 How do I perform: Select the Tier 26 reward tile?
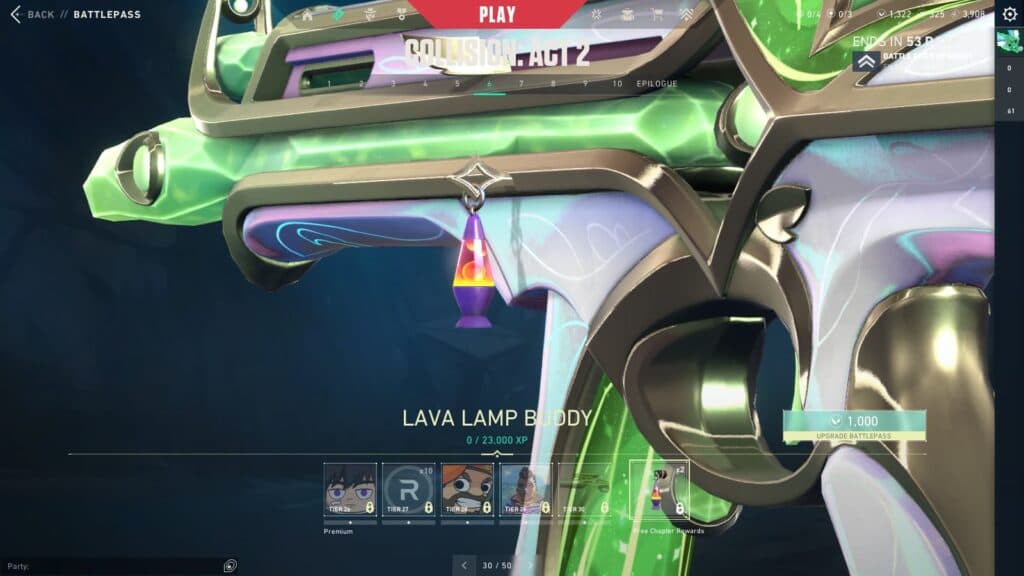pyautogui.click(x=350, y=490)
